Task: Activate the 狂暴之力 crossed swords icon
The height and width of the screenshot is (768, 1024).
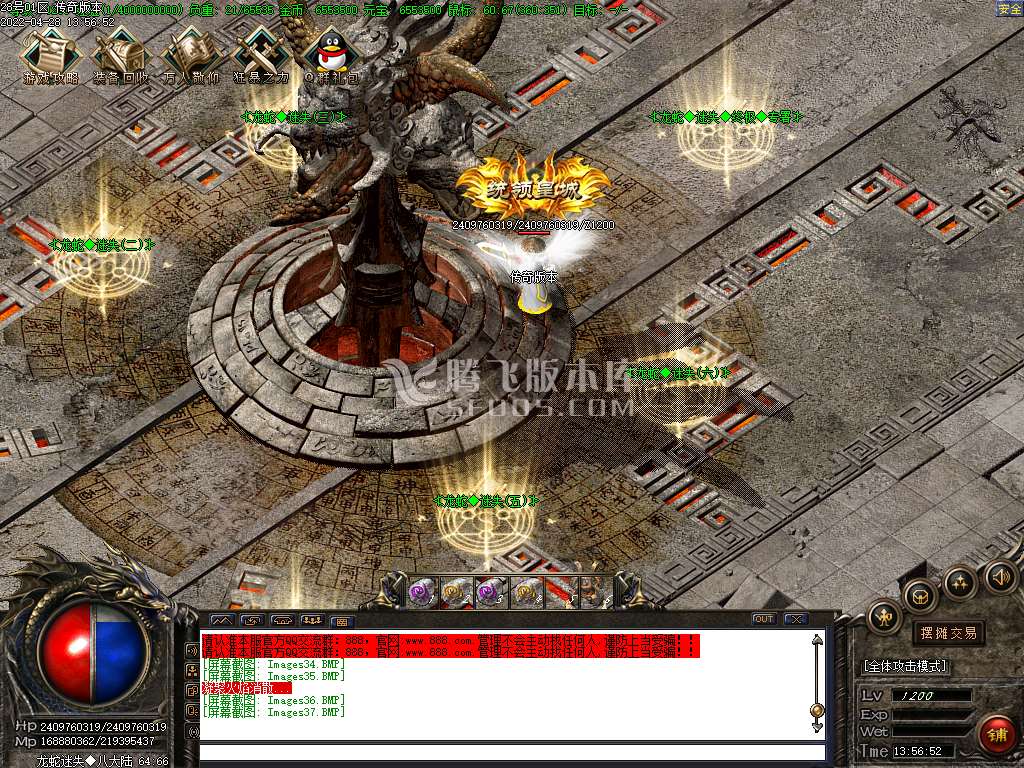Action: (x=261, y=54)
